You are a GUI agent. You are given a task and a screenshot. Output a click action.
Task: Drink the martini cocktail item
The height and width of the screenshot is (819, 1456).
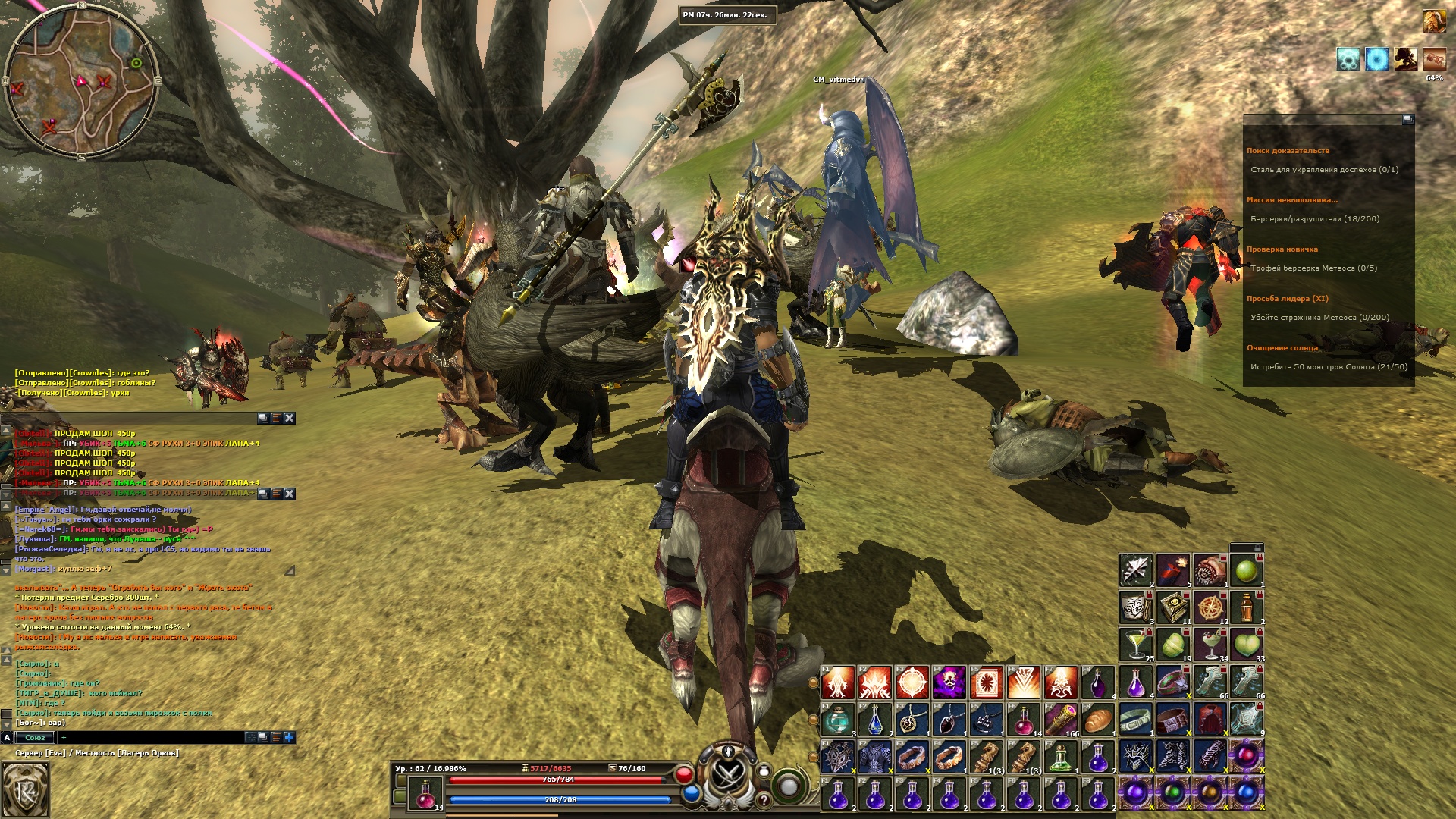1135,645
